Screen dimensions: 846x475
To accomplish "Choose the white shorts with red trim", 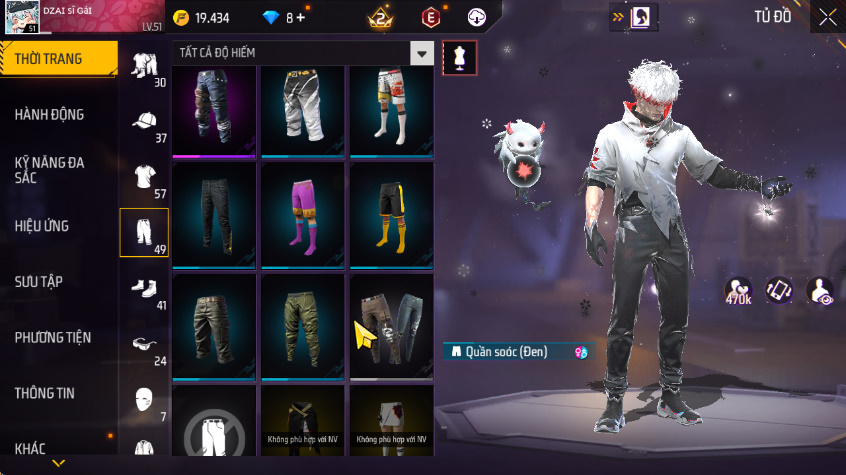I will click(x=391, y=109).
